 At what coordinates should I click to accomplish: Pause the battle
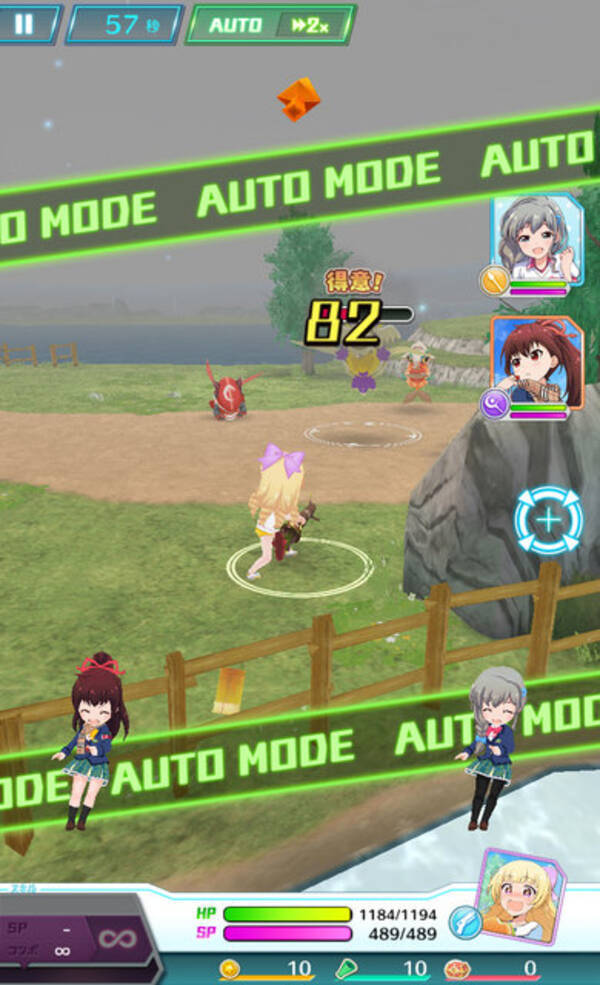click(24, 23)
